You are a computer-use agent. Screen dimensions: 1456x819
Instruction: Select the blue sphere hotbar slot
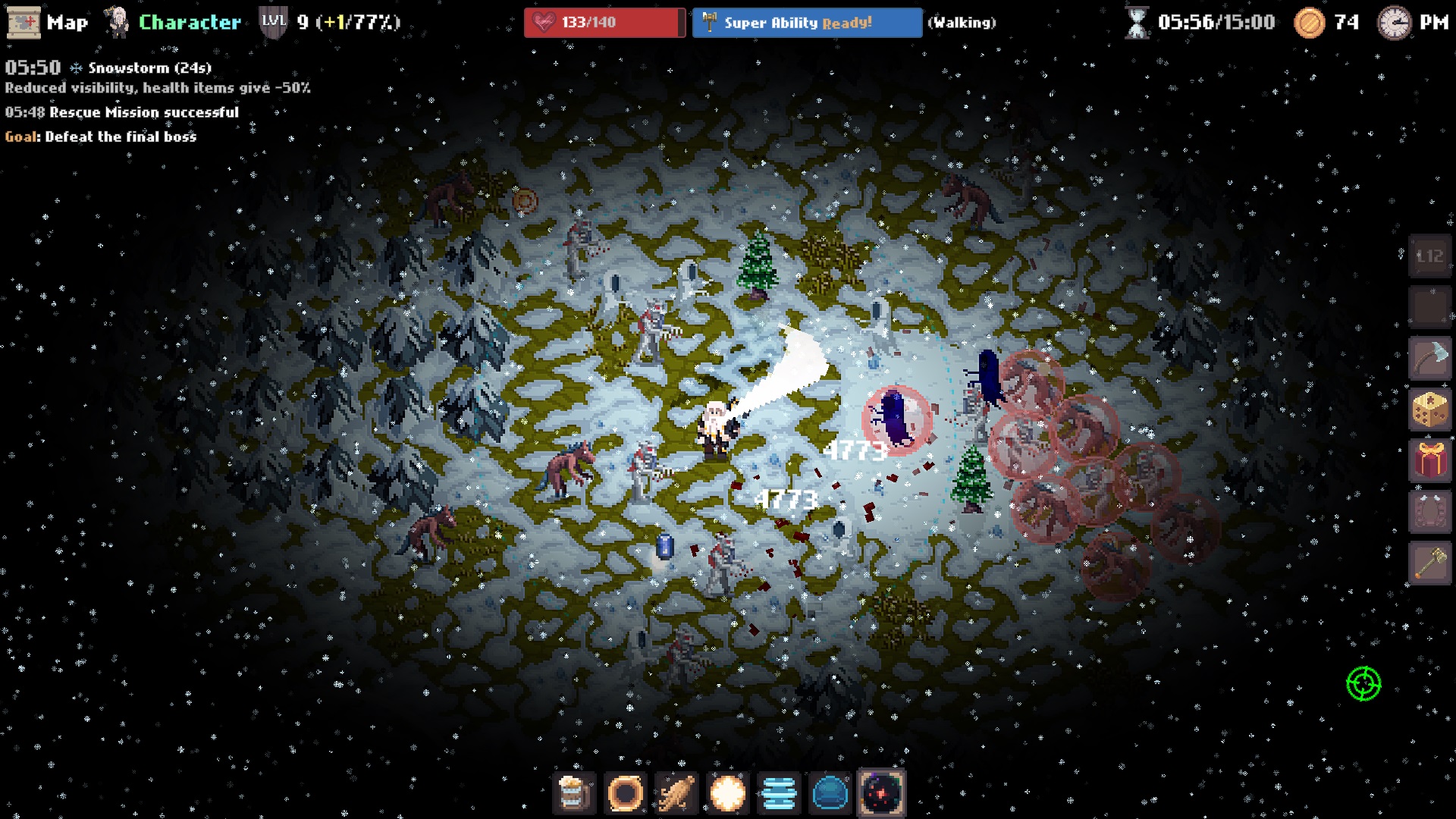point(830,794)
